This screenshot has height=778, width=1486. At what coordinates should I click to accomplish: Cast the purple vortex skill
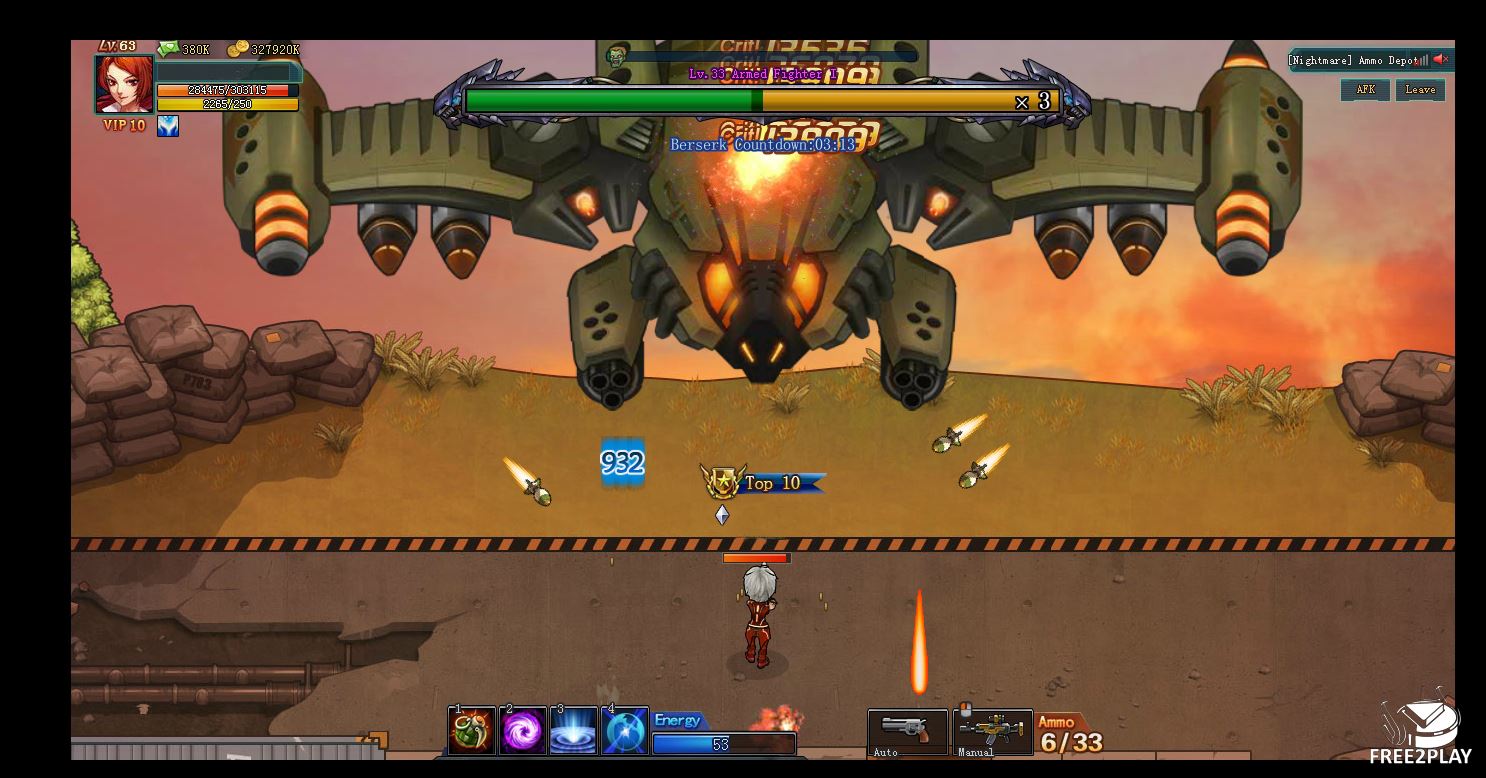pyautogui.click(x=523, y=731)
